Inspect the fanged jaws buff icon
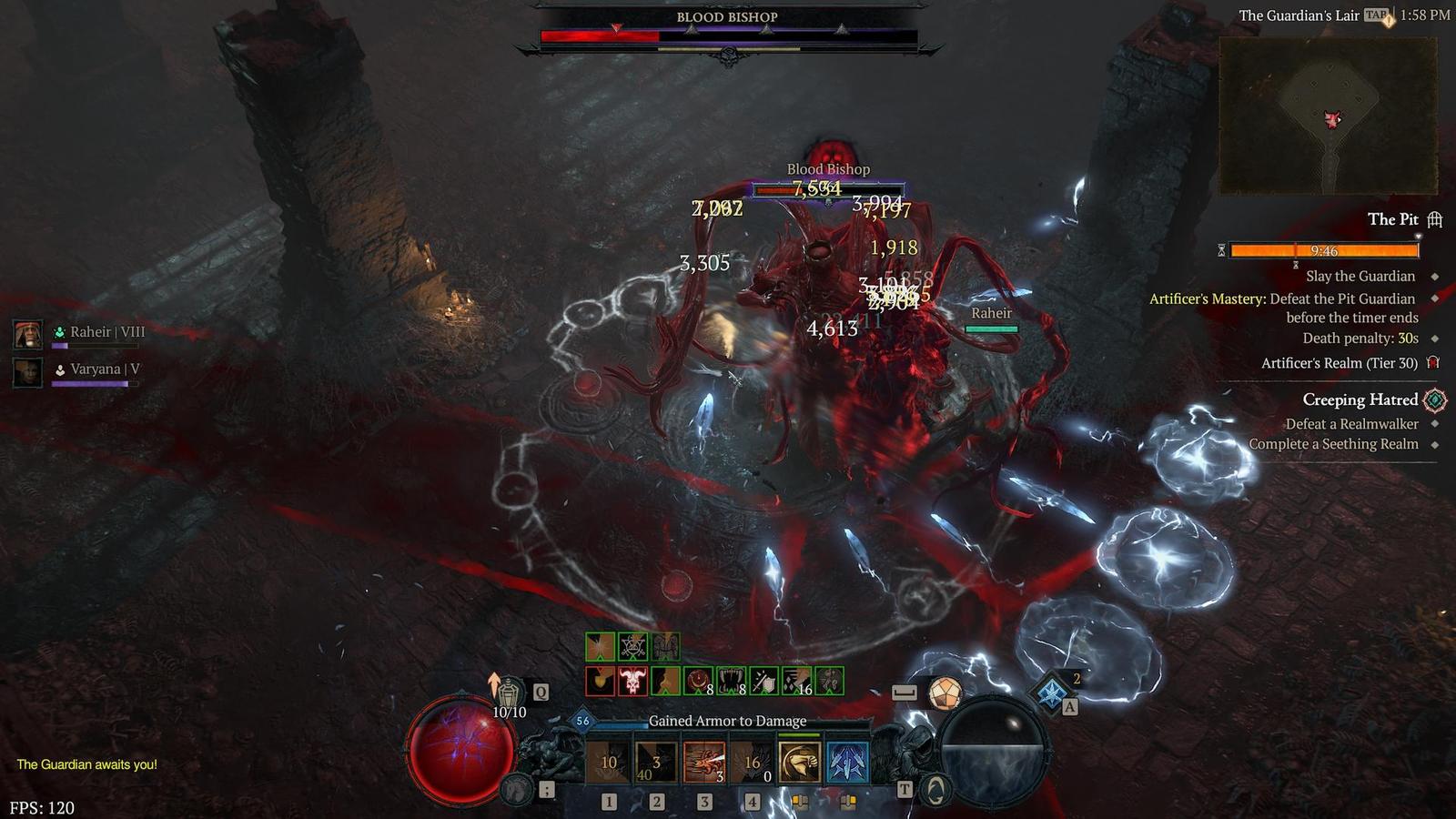 [x=731, y=681]
